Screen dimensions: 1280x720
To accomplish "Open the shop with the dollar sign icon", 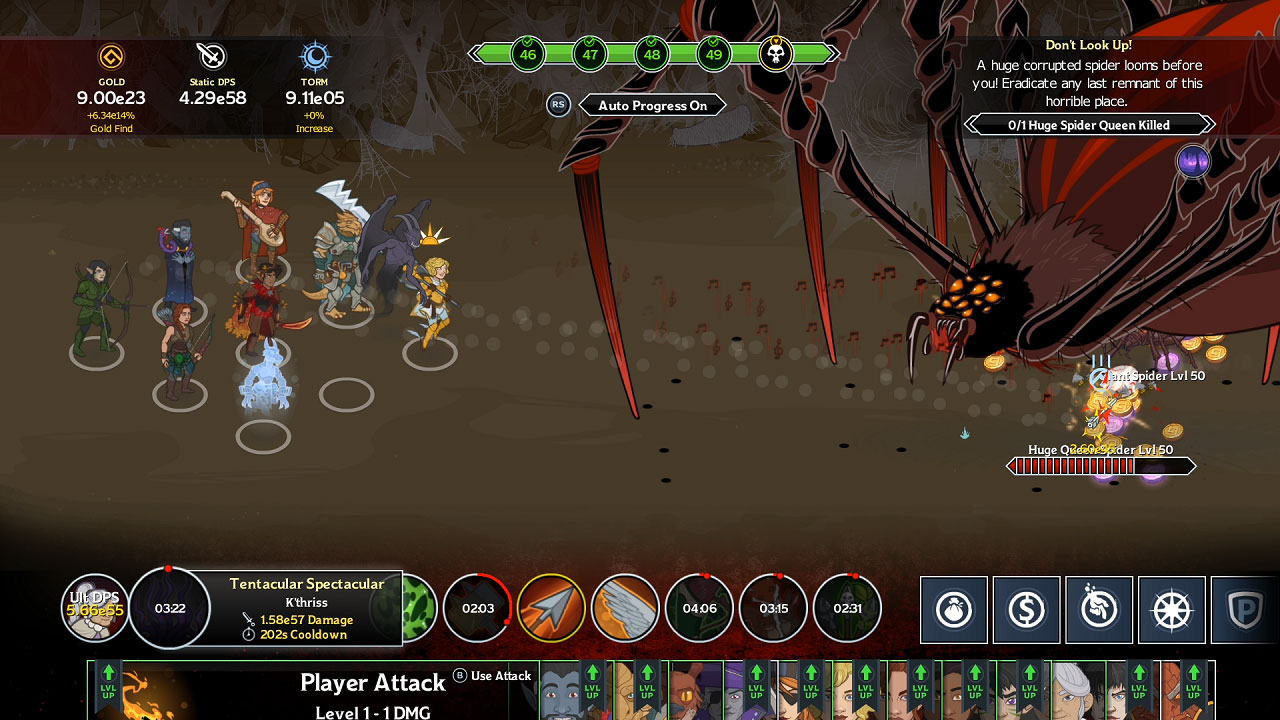I will click(1026, 609).
